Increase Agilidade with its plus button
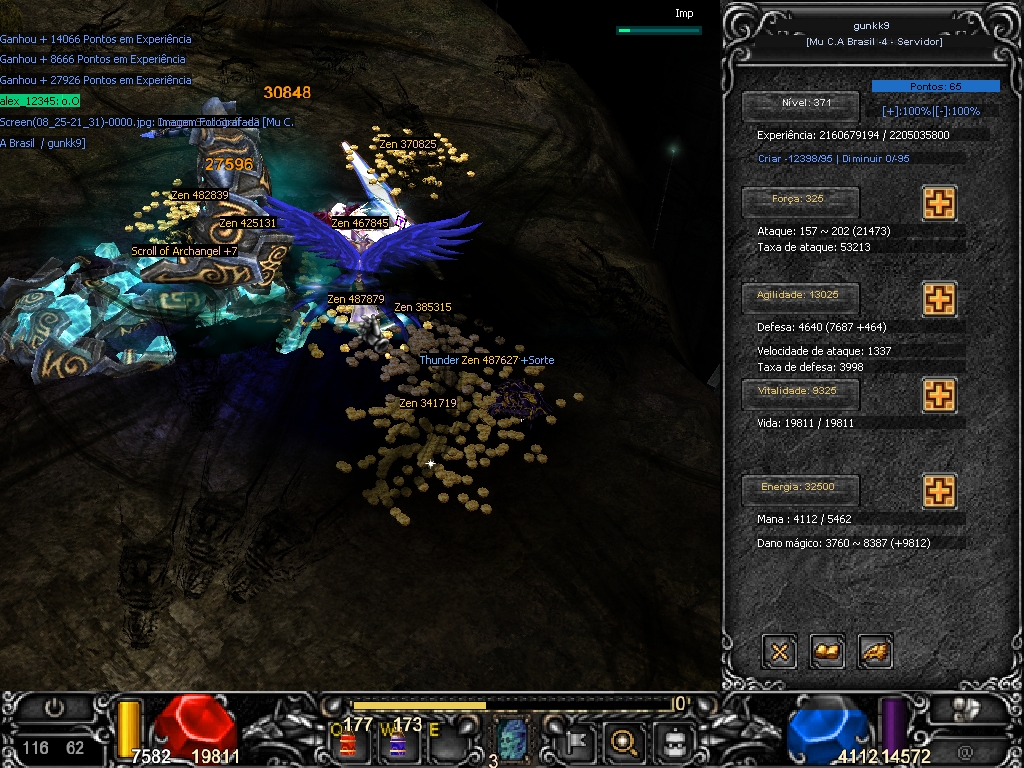 (938, 299)
